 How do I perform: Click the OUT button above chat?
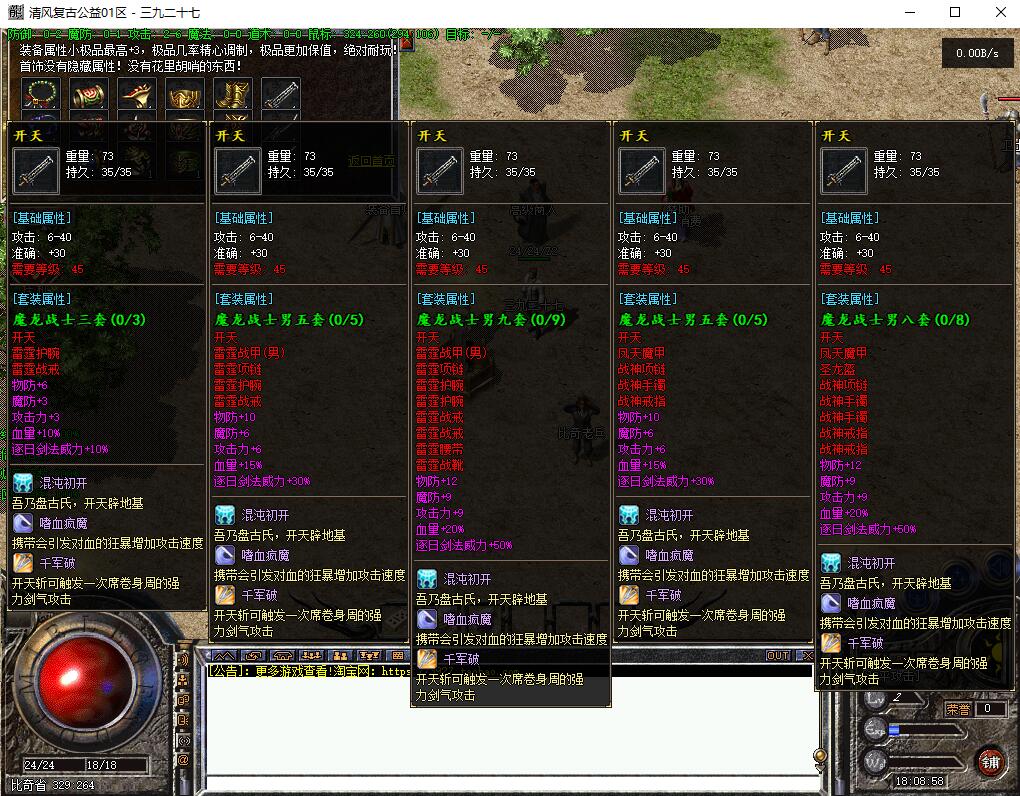pyautogui.click(x=777, y=656)
